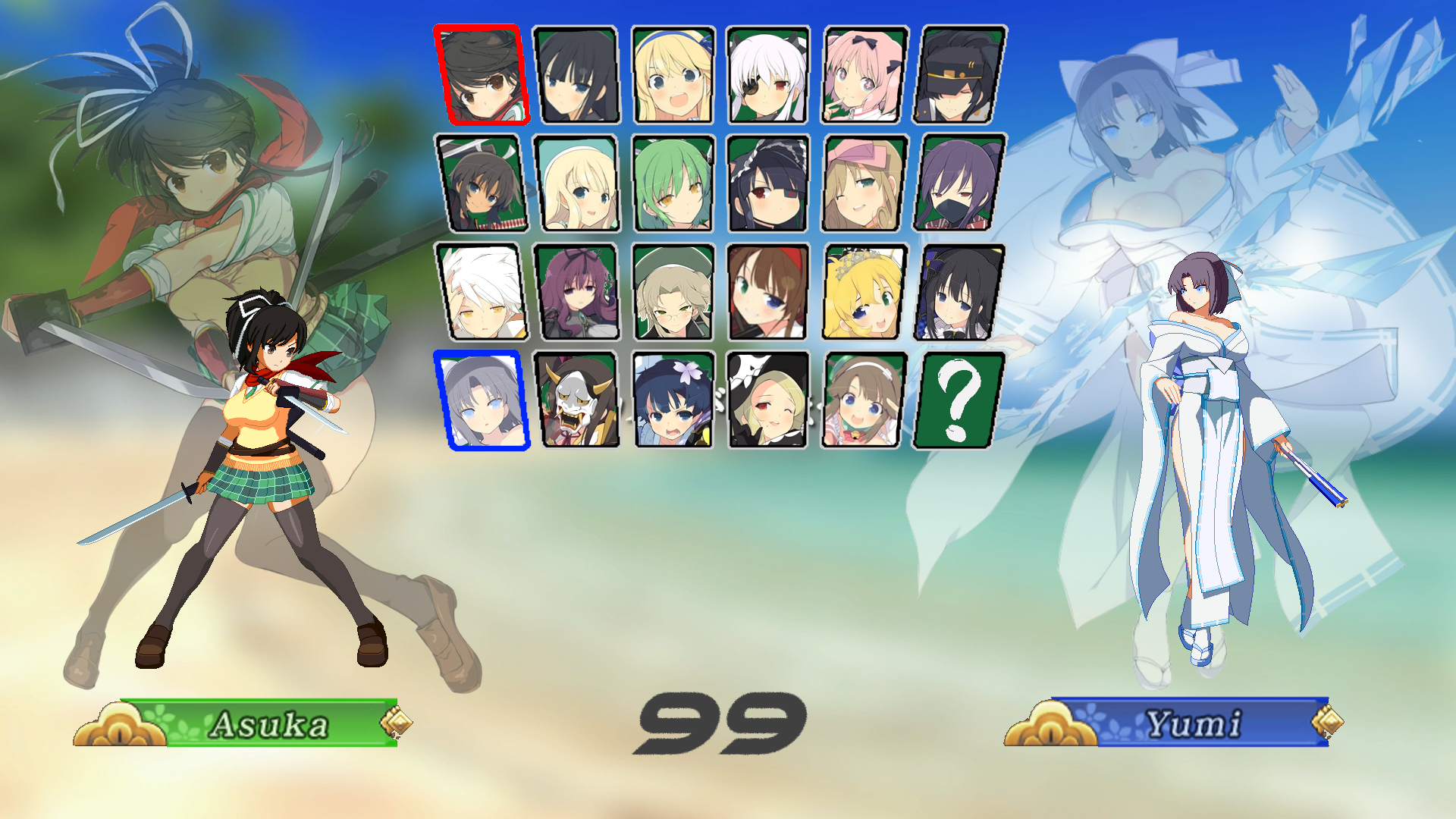Select the brown-haired girl with white headband

click(x=864, y=400)
